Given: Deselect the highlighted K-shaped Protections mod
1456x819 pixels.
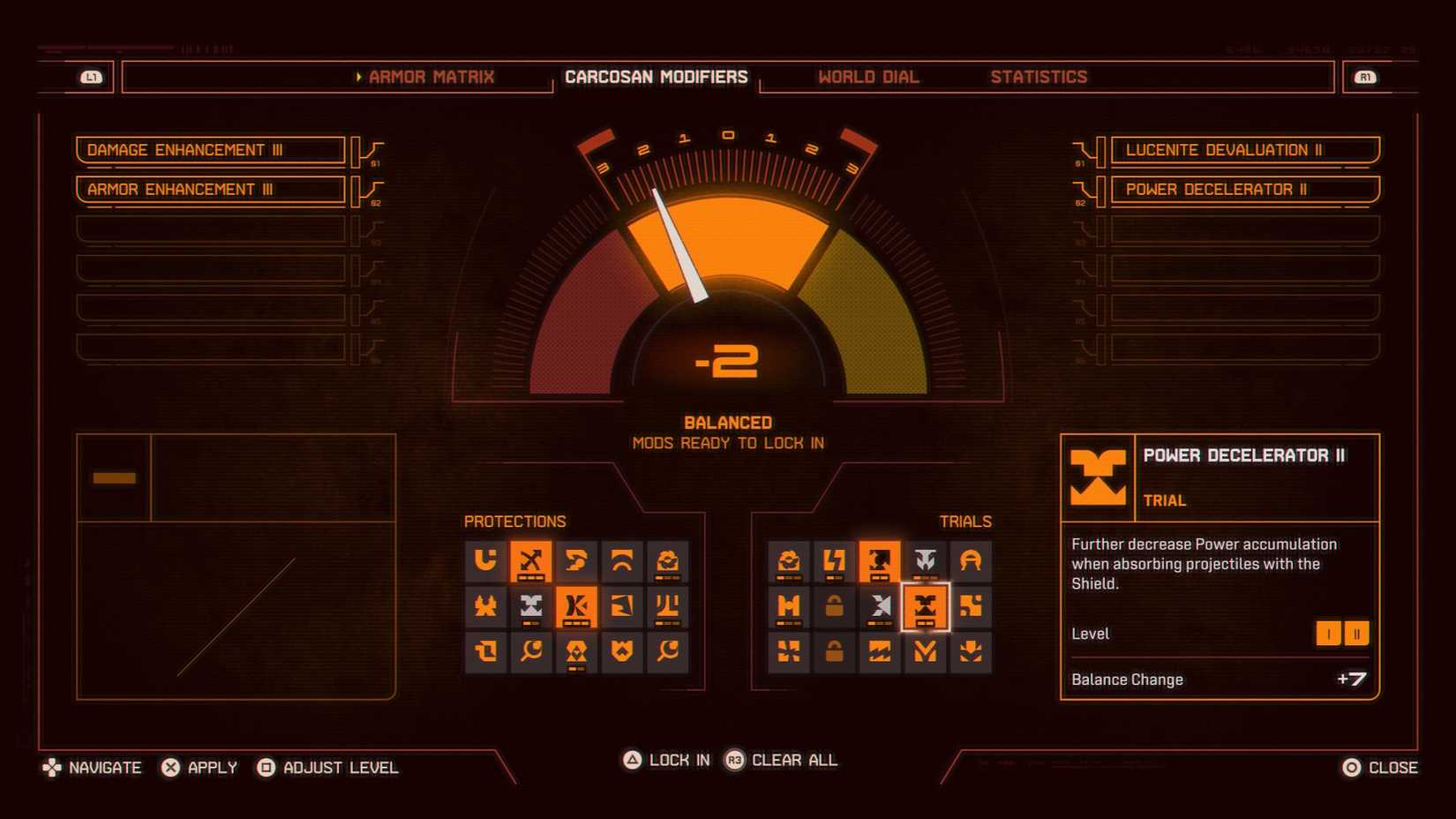Looking at the screenshot, I should (x=578, y=606).
